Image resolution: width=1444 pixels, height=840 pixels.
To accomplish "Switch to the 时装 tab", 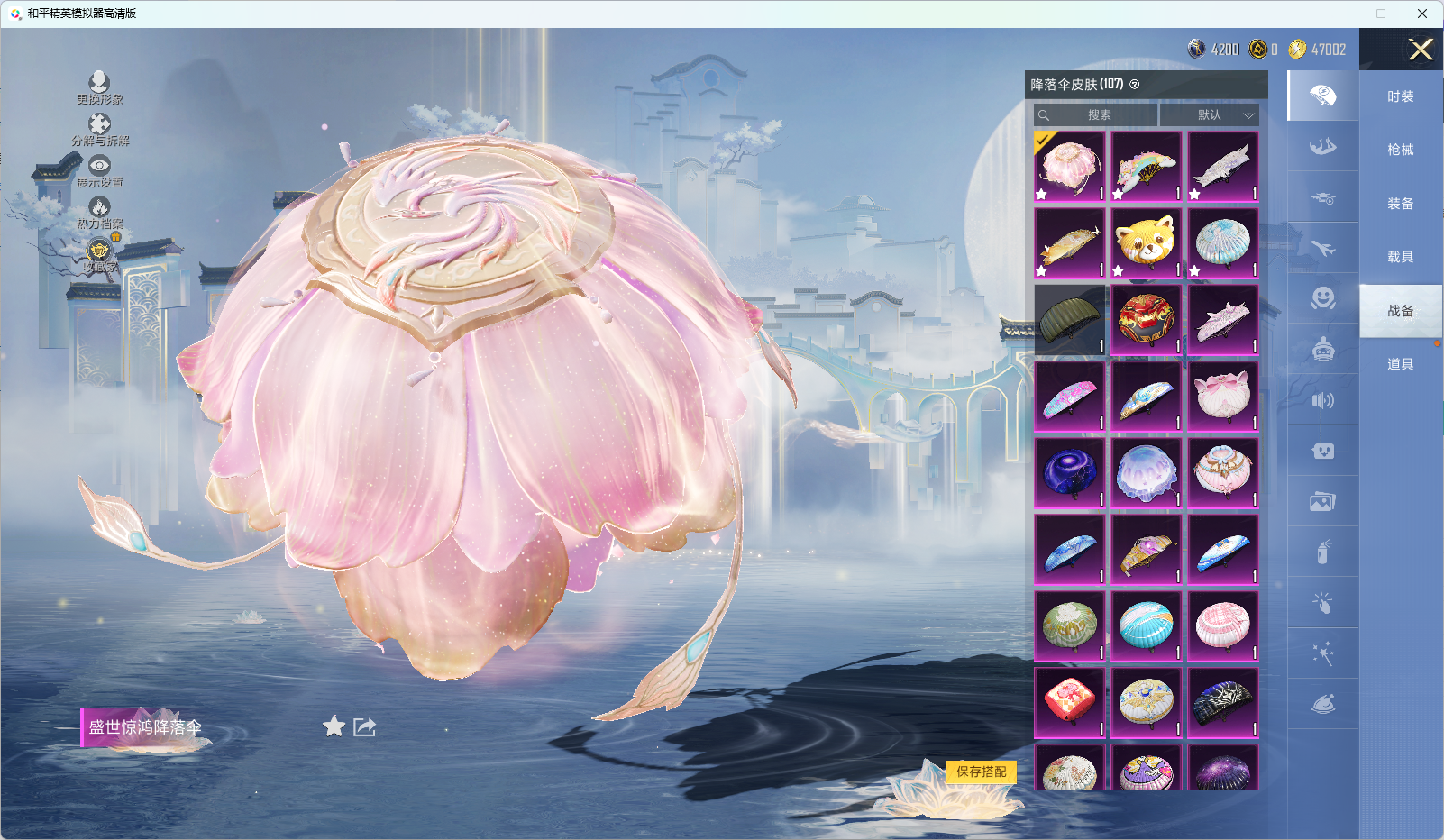I will point(1400,96).
